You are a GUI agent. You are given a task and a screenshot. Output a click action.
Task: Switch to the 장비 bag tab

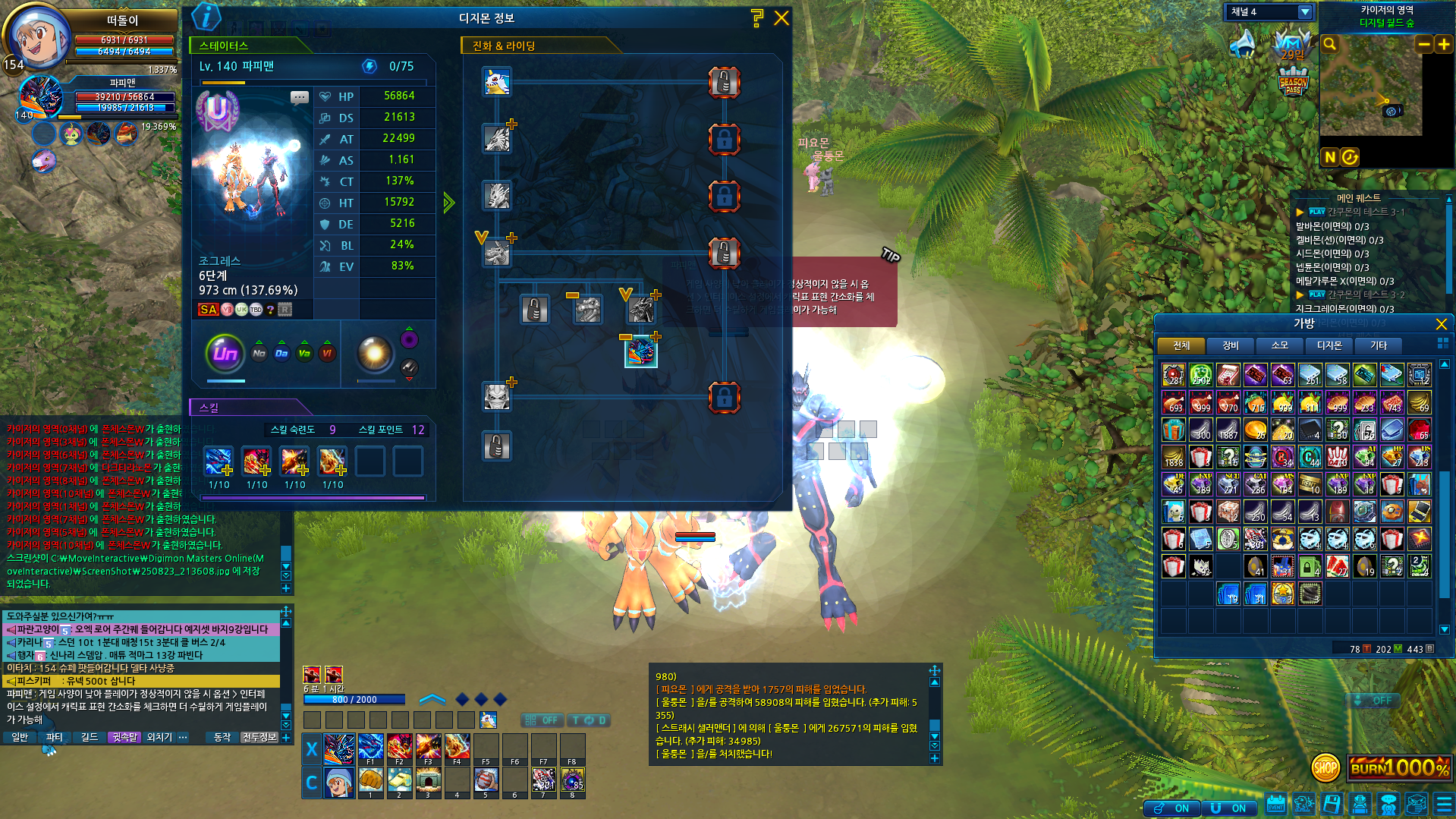[x=1230, y=346]
